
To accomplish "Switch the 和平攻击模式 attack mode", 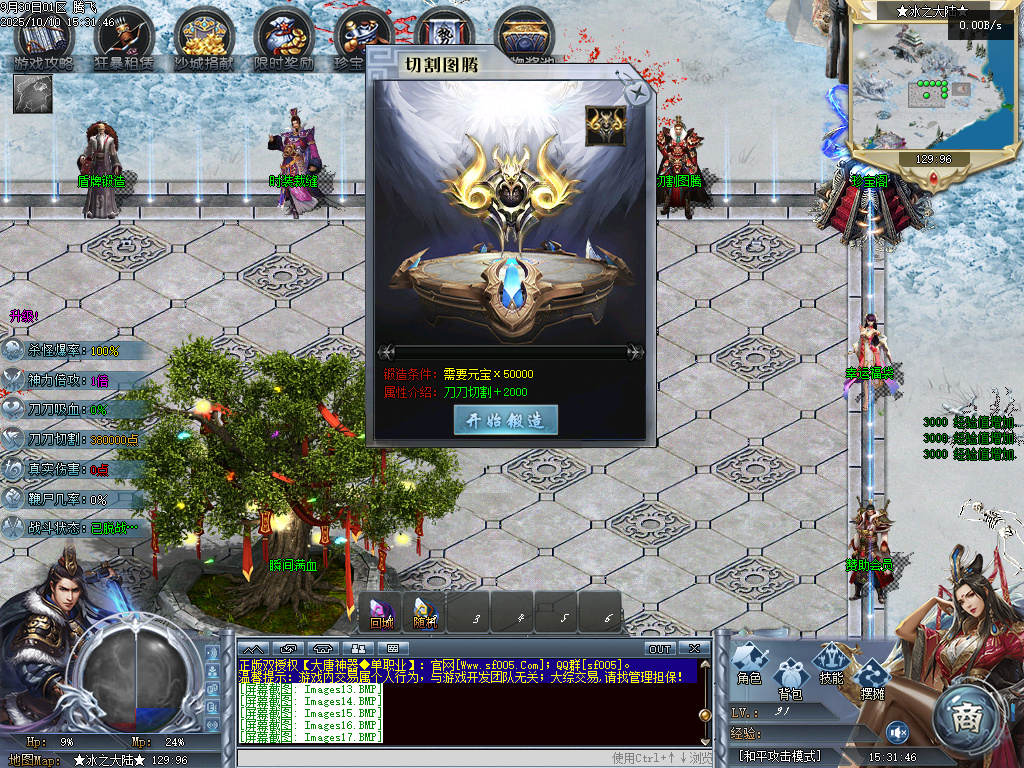I will tap(779, 756).
